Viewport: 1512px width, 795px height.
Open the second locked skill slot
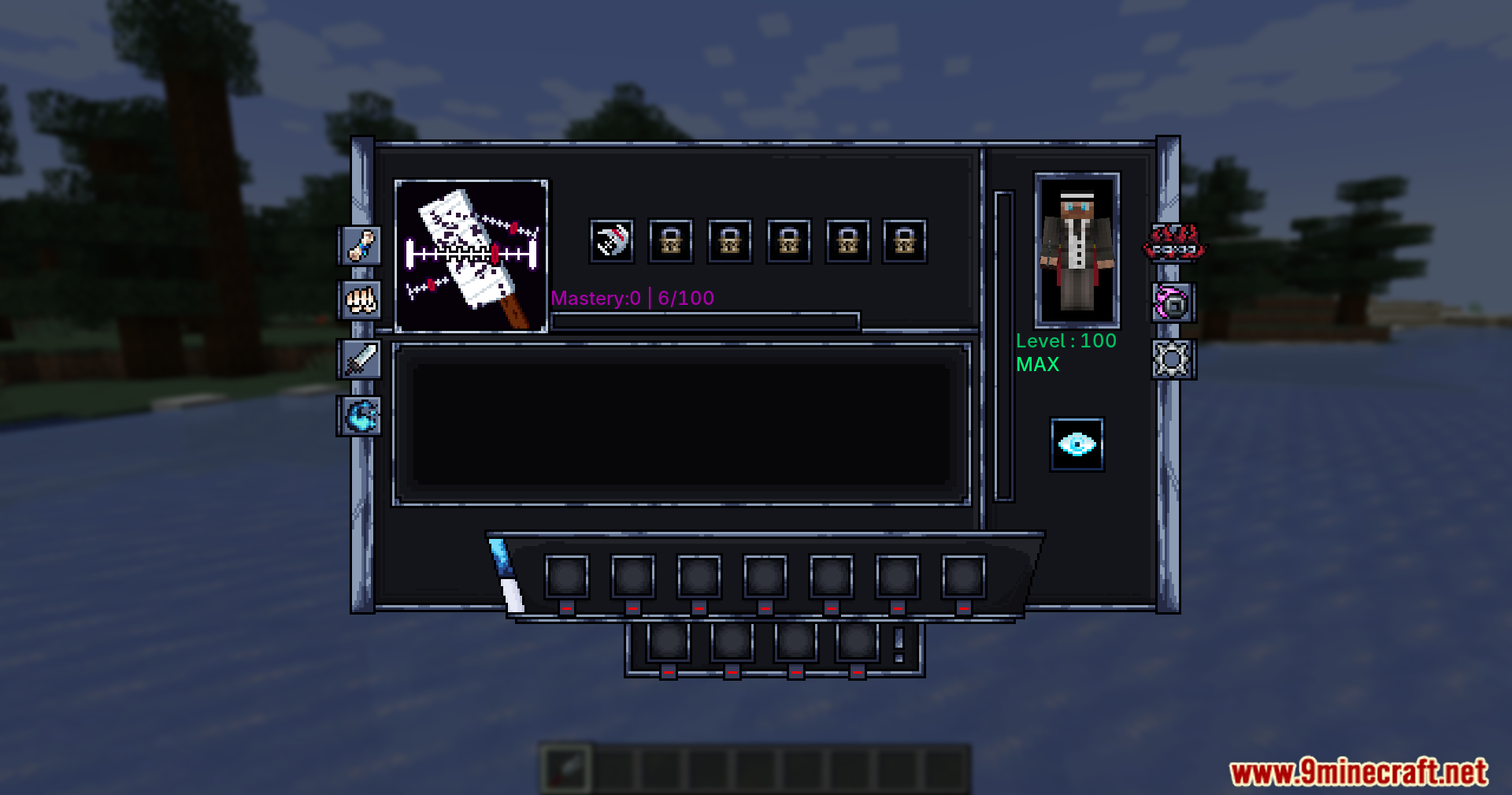[729, 240]
